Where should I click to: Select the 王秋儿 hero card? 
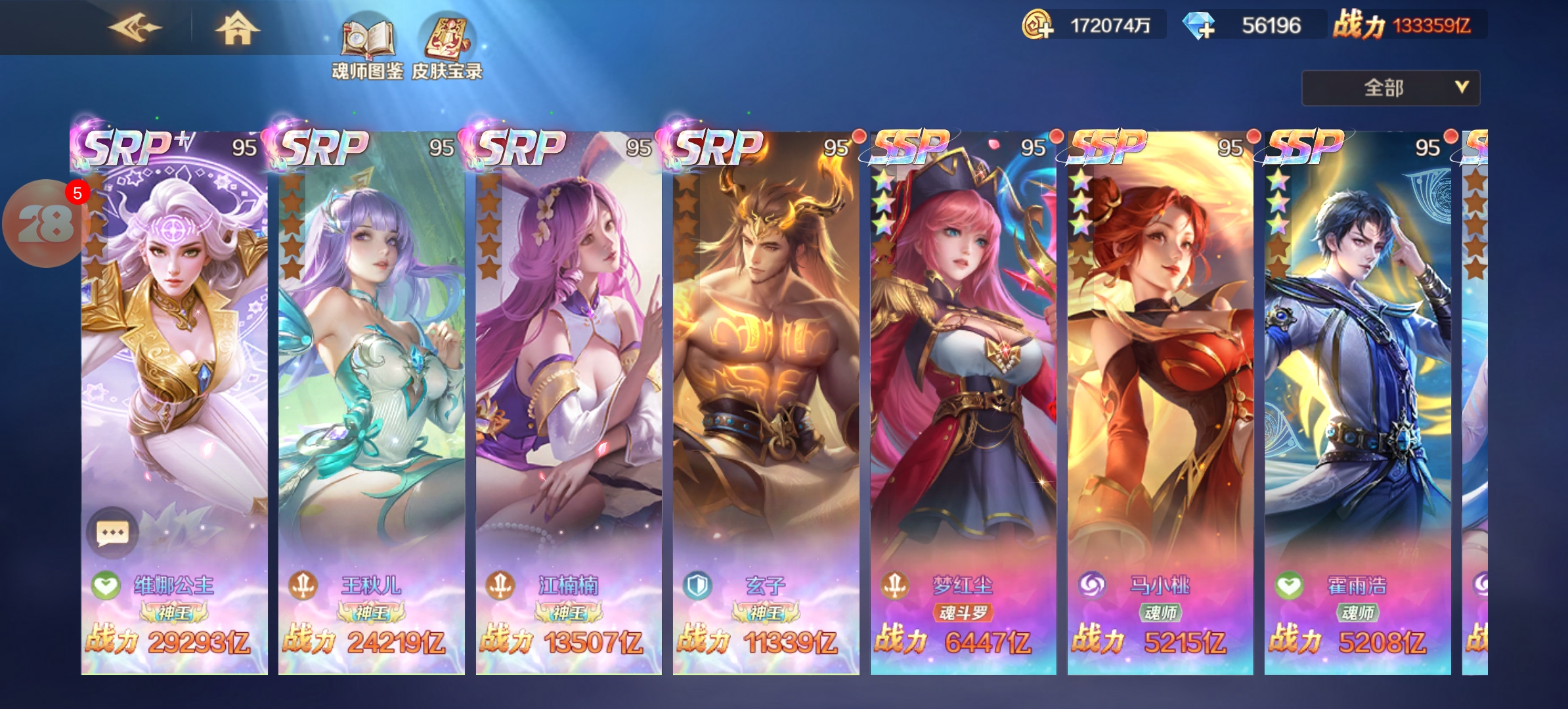point(371,394)
